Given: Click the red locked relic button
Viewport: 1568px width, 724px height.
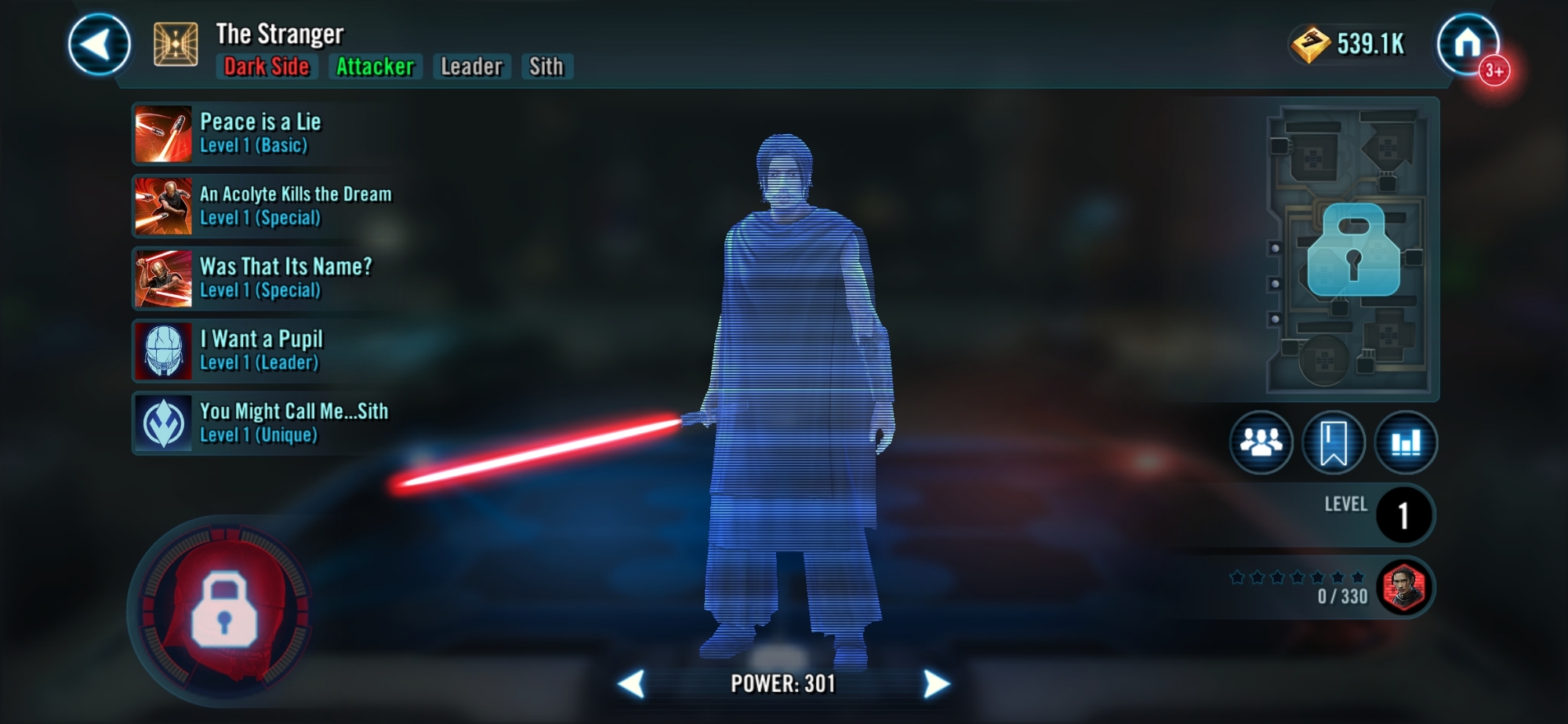Looking at the screenshot, I should pyautogui.click(x=225, y=609).
